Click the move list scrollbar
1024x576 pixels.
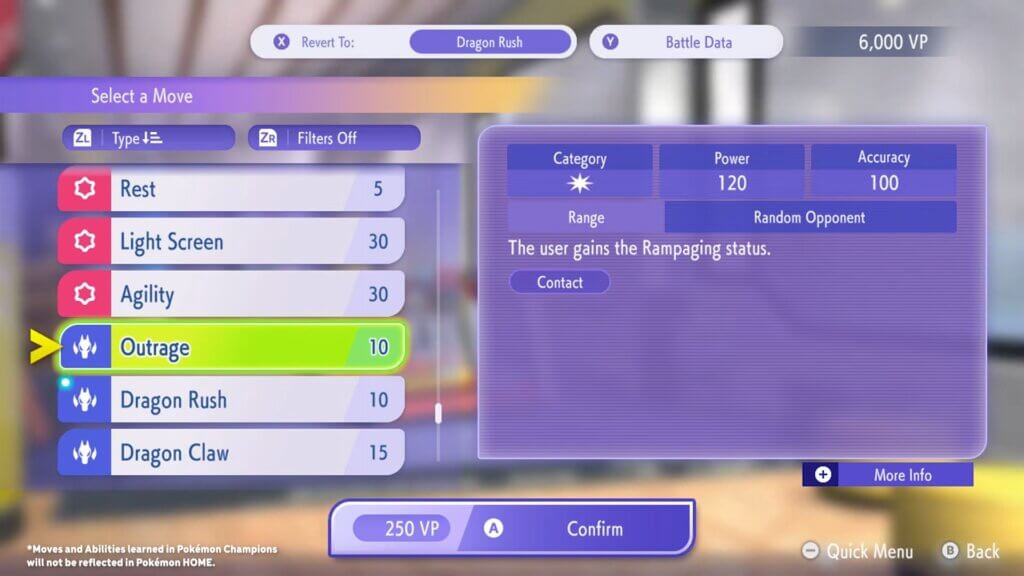(x=438, y=412)
